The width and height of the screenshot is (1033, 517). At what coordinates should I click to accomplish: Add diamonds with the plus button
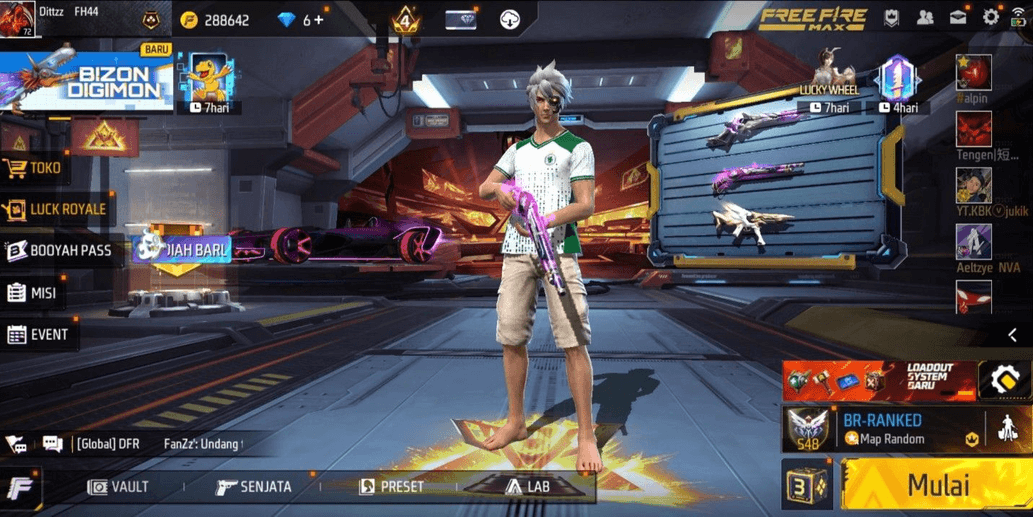(x=319, y=20)
